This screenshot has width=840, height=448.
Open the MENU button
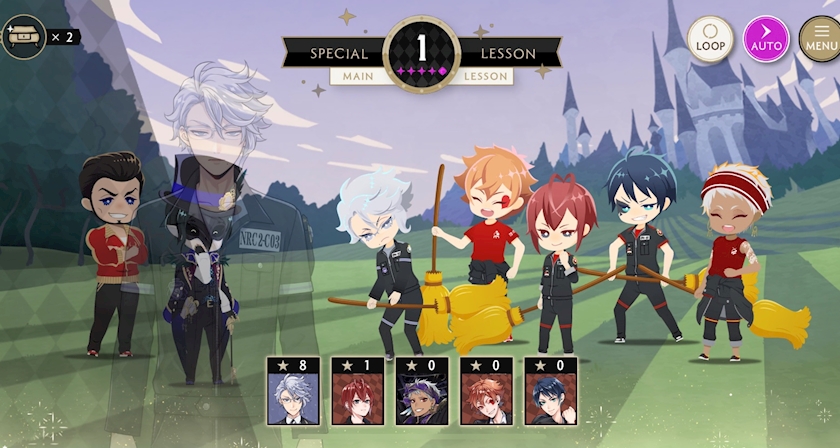click(x=820, y=39)
